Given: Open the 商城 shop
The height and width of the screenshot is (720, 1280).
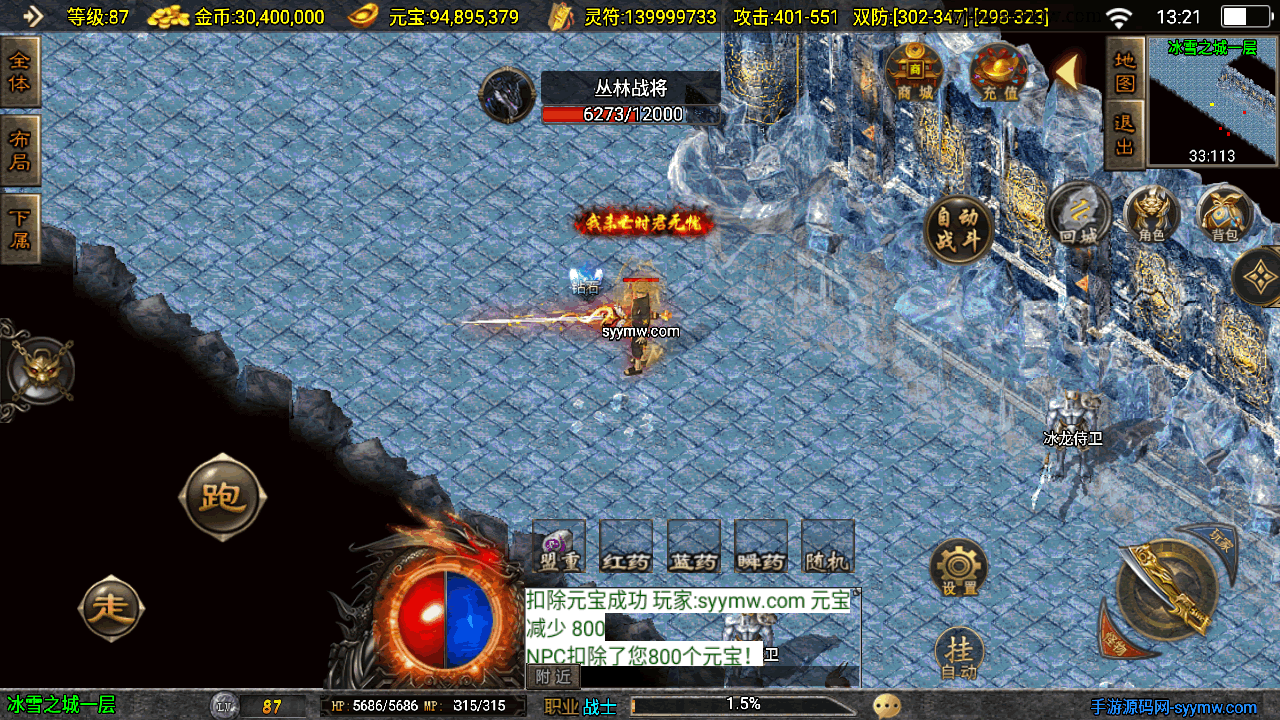Looking at the screenshot, I should coord(914,70).
